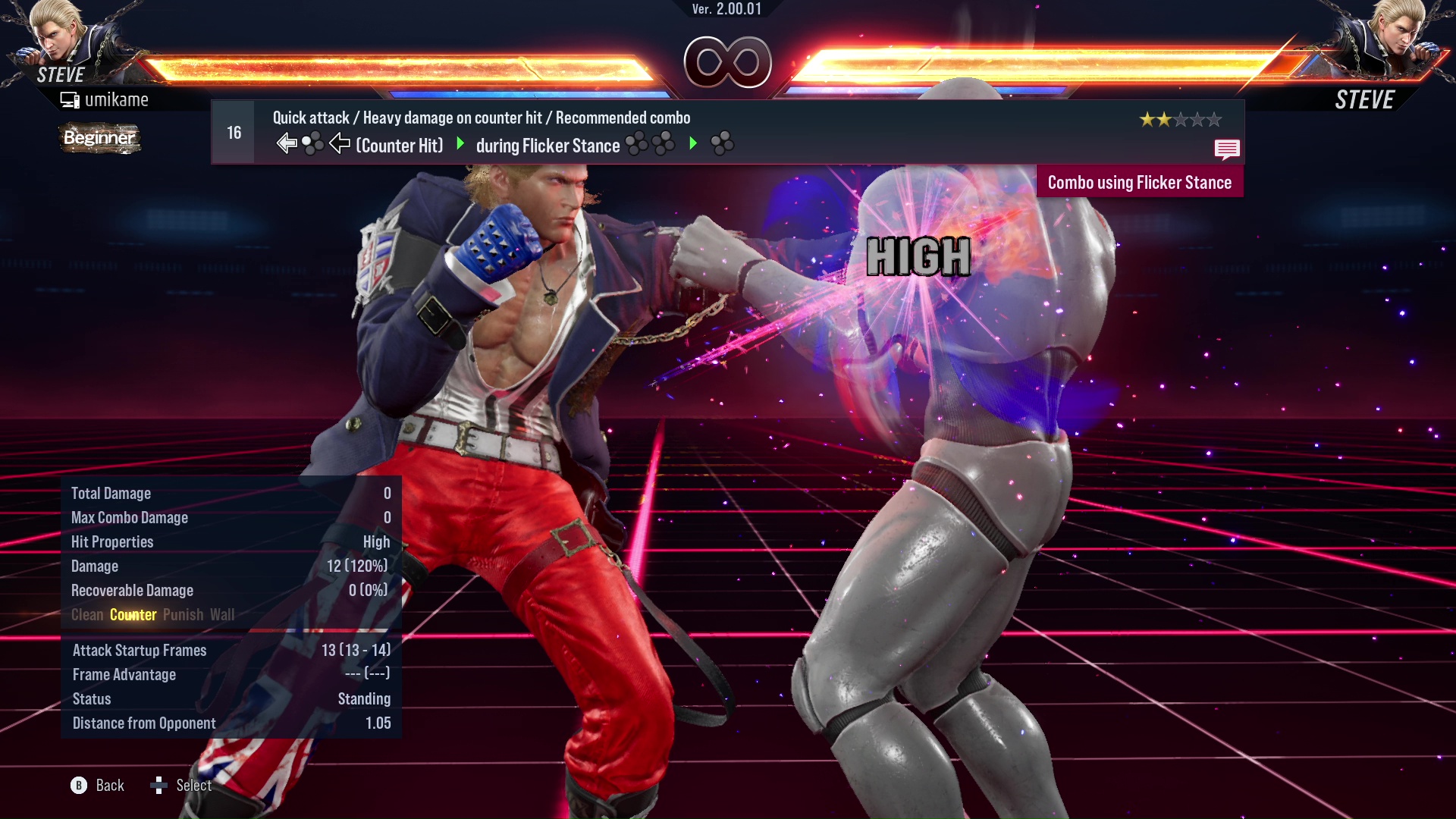The image size is (1456, 819).
Task: Click the D-pad icon next to Select
Action: [160, 786]
